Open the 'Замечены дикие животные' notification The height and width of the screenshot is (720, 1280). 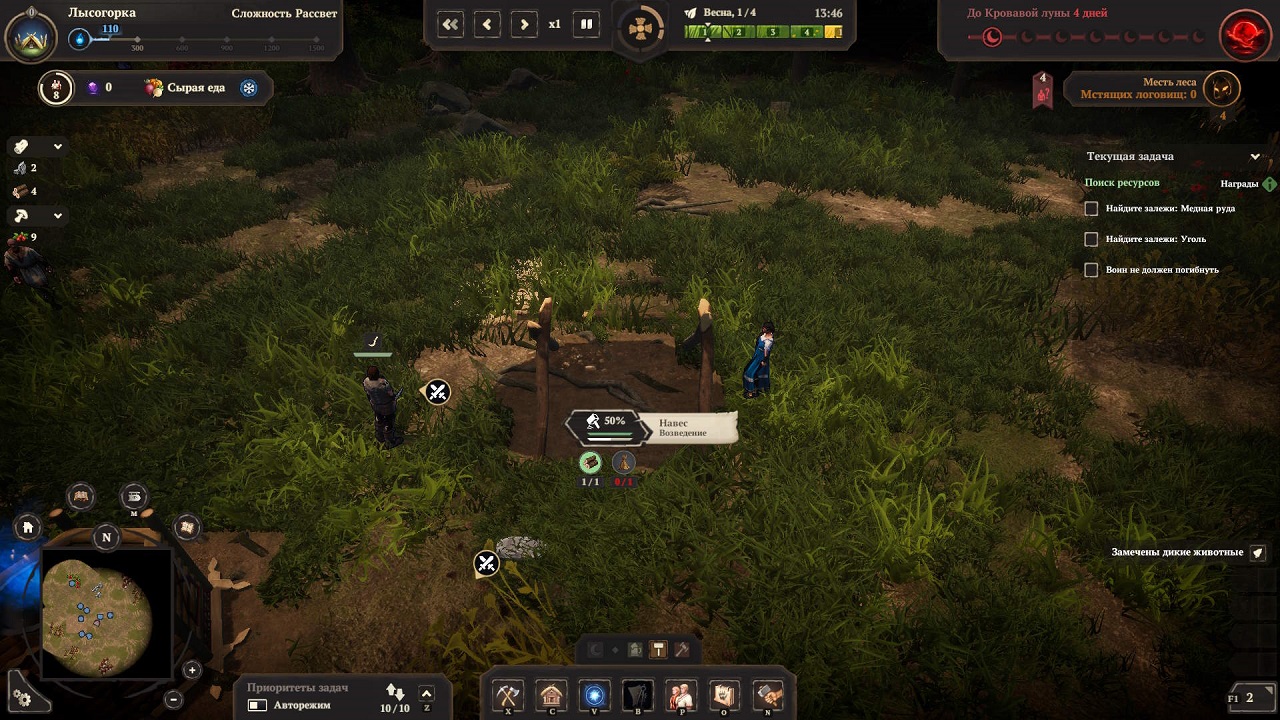1258,552
